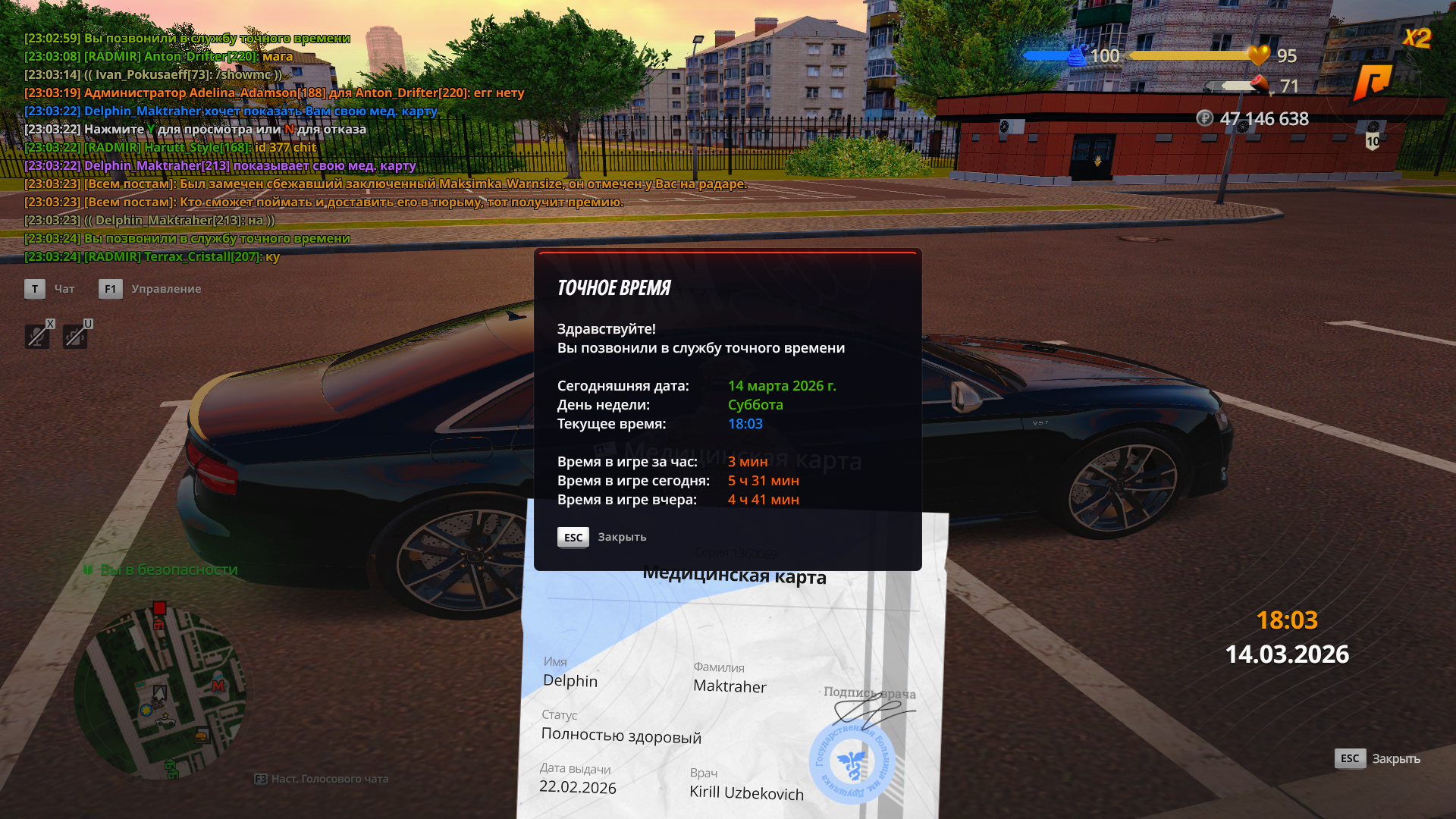Open the Чат chat input
The image size is (1456, 819).
(35, 289)
